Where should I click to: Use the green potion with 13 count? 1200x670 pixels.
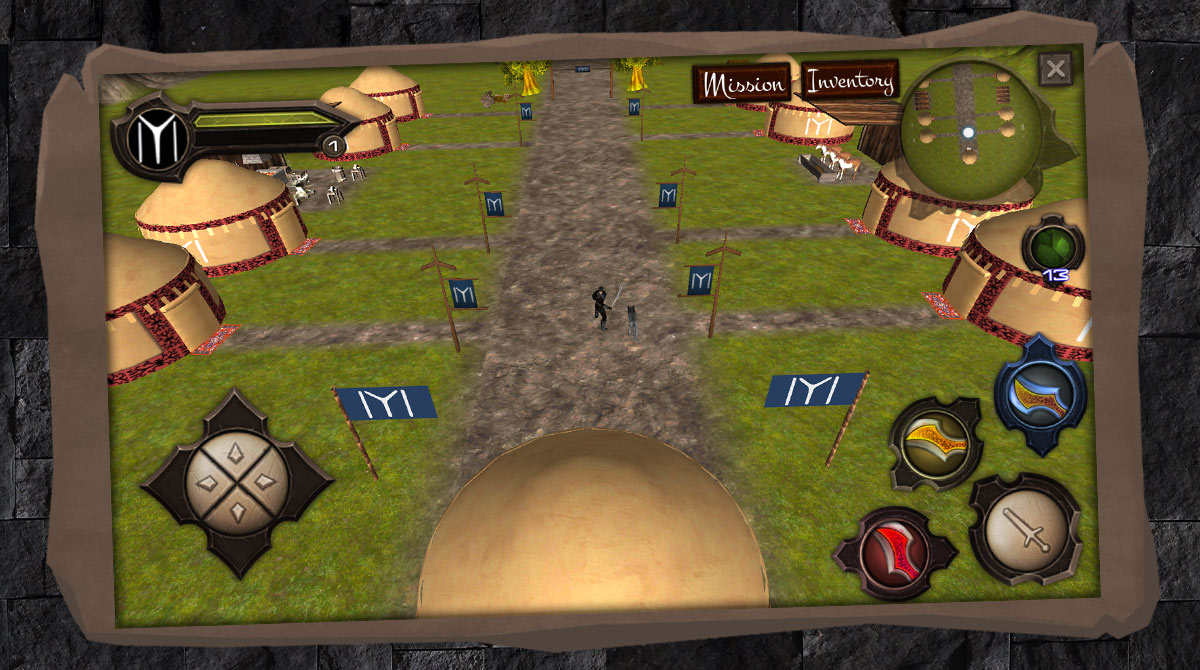pyautogui.click(x=1052, y=244)
